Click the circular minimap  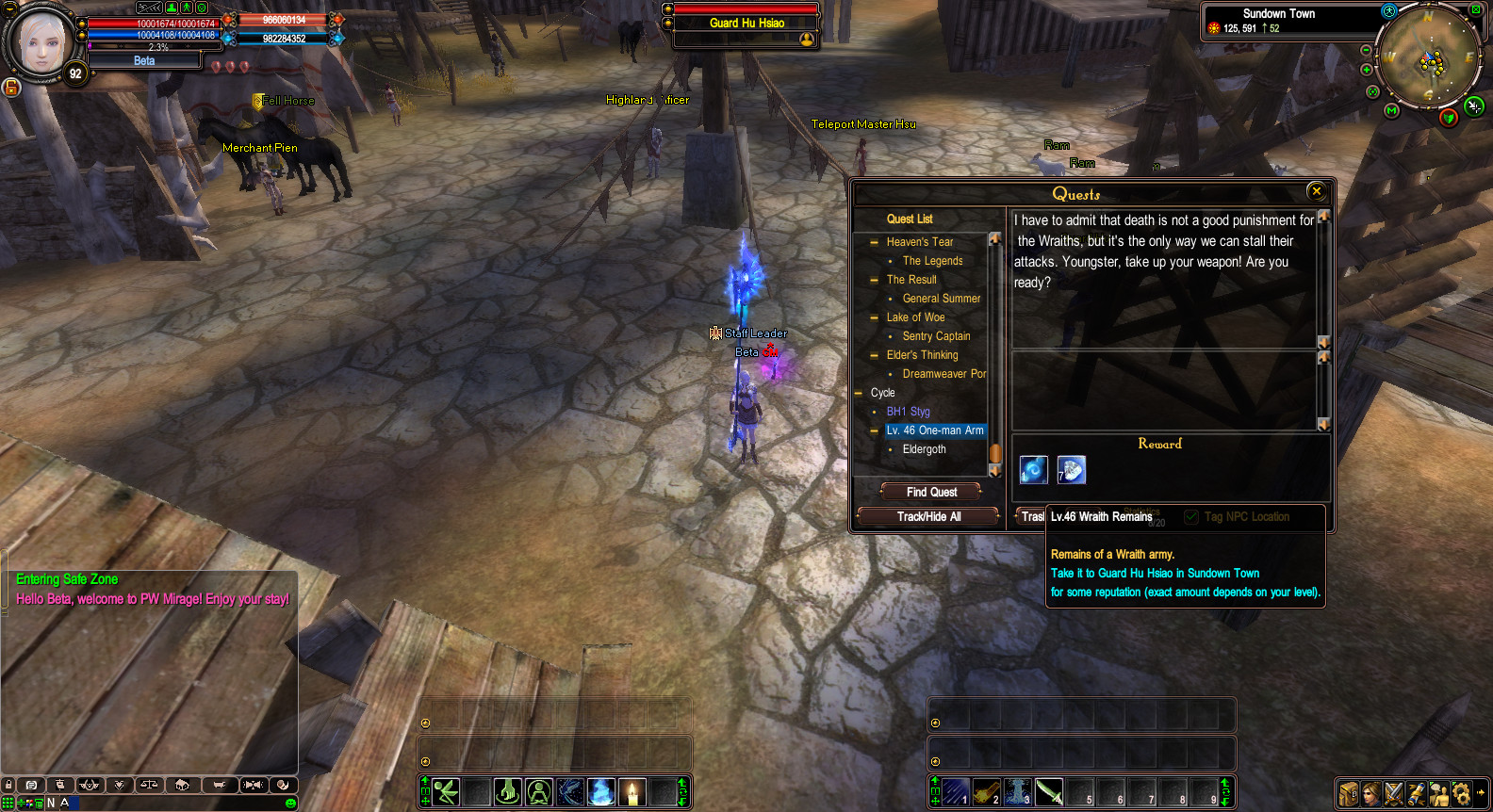click(x=1430, y=57)
